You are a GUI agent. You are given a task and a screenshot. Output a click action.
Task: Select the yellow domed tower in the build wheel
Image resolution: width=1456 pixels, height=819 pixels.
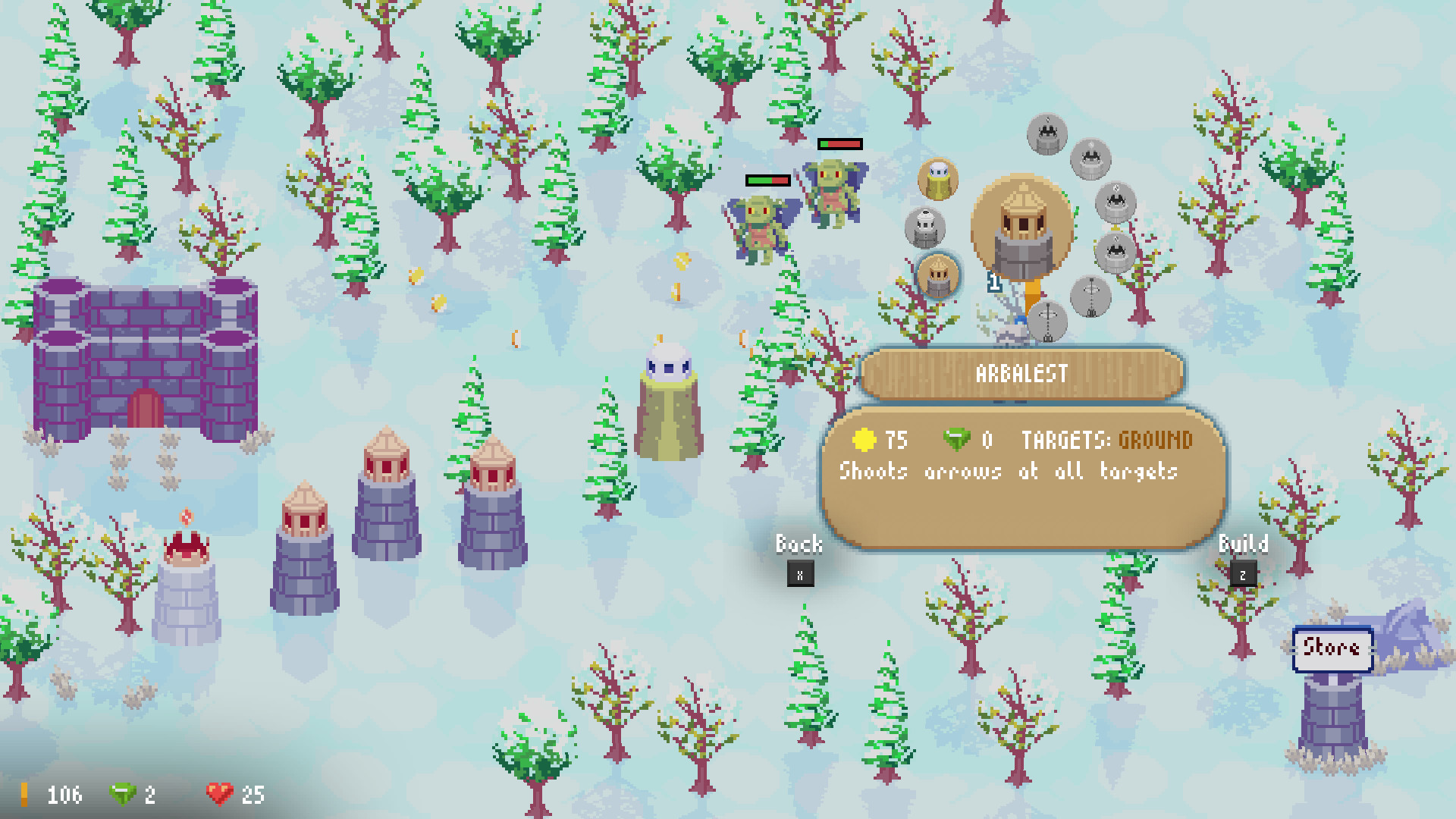click(938, 179)
